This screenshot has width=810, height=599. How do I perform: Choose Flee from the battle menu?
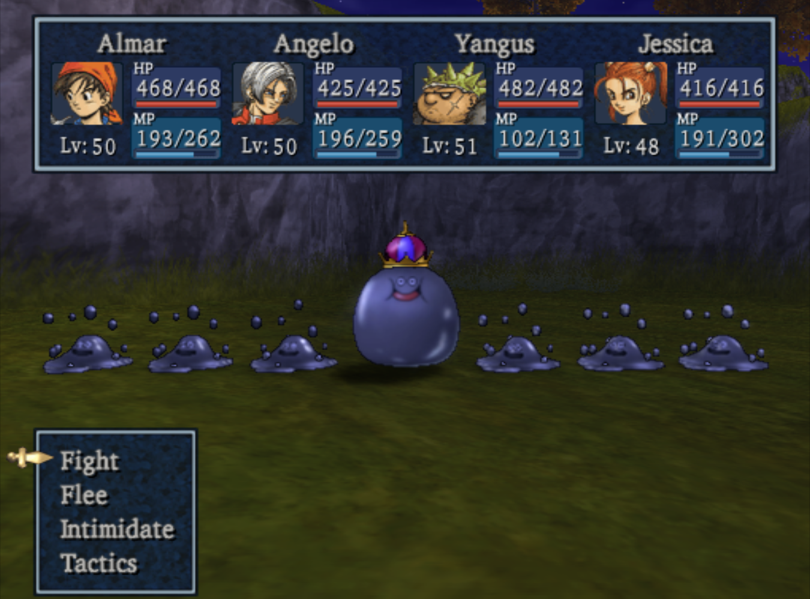(x=83, y=495)
